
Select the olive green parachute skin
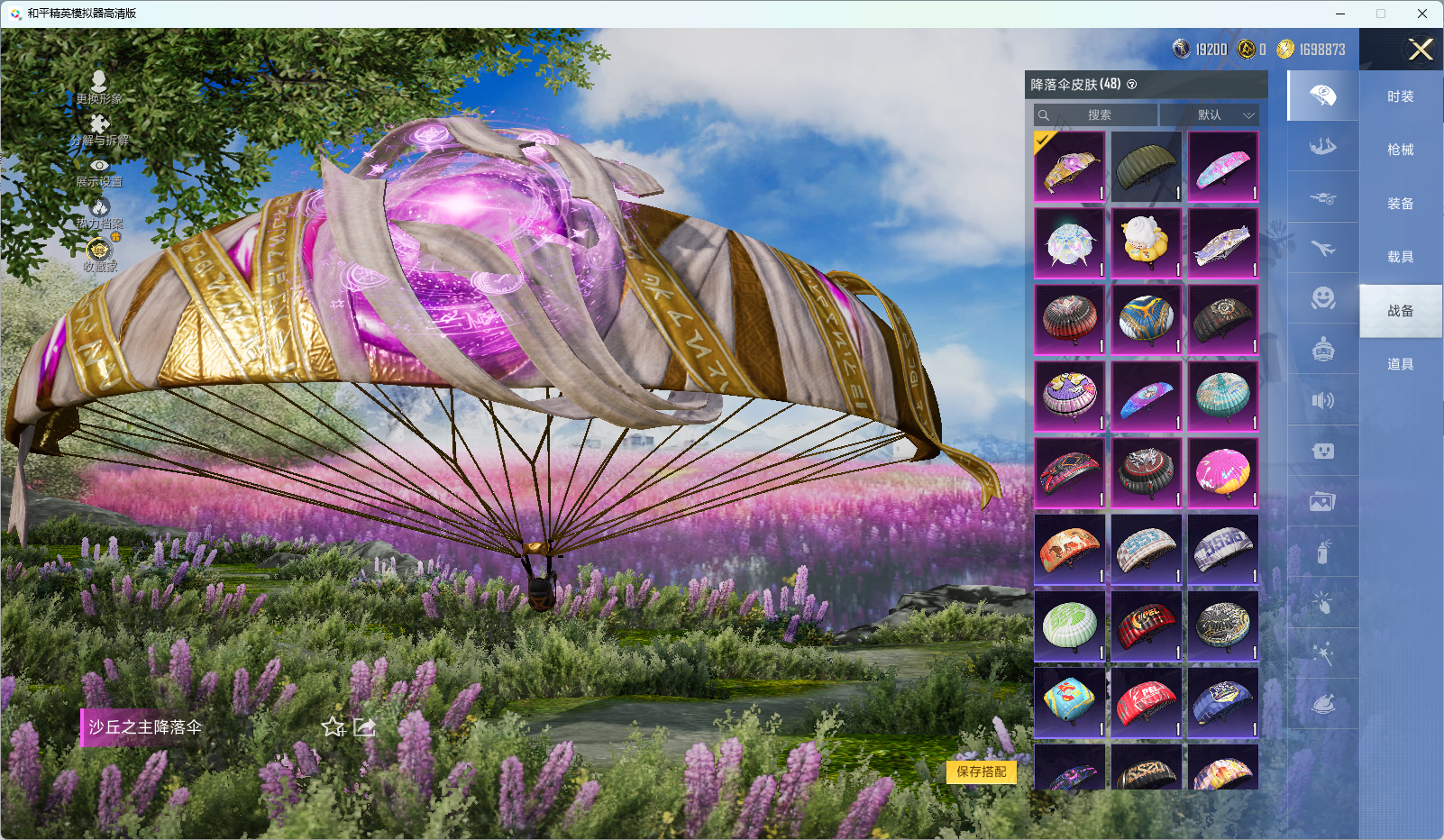point(1146,167)
